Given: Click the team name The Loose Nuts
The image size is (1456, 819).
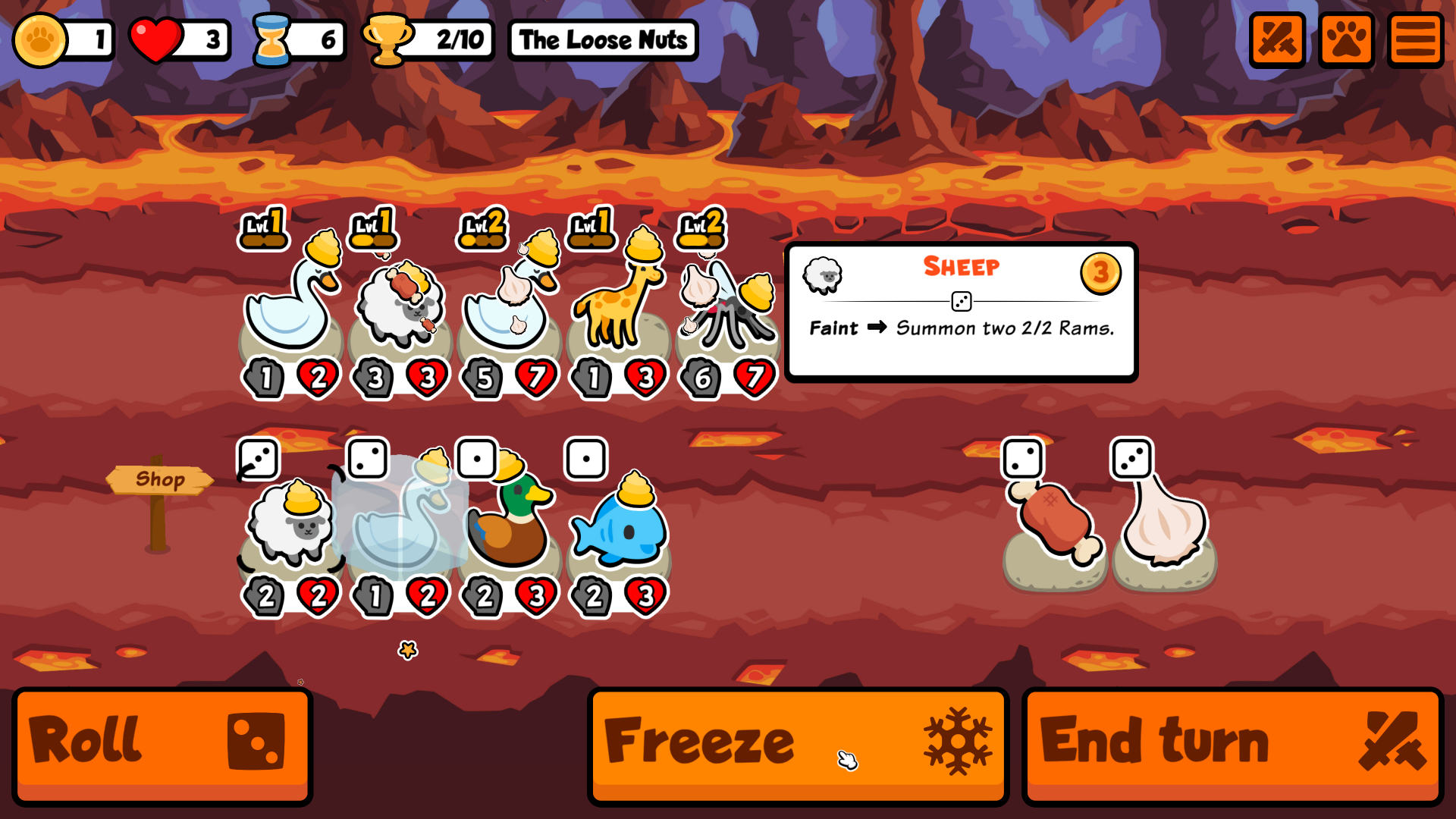Looking at the screenshot, I should coord(602,39).
